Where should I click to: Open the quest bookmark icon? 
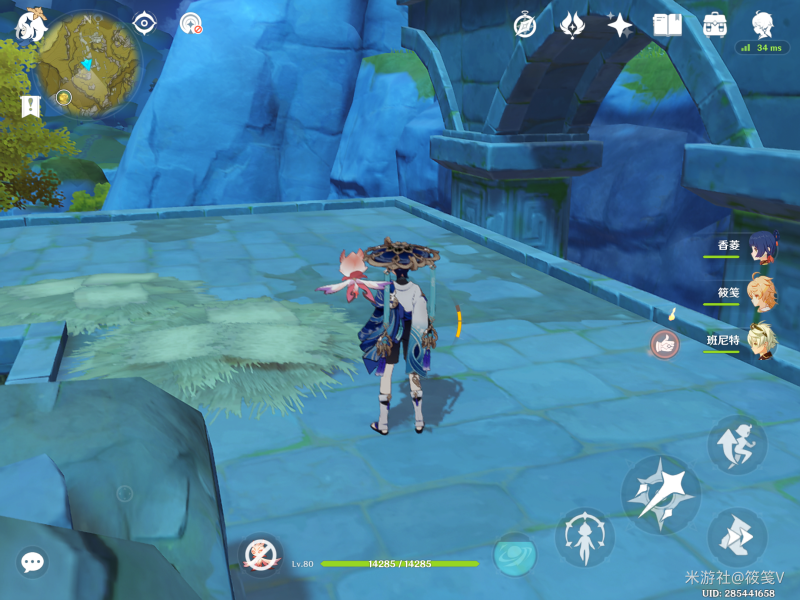coord(31,106)
